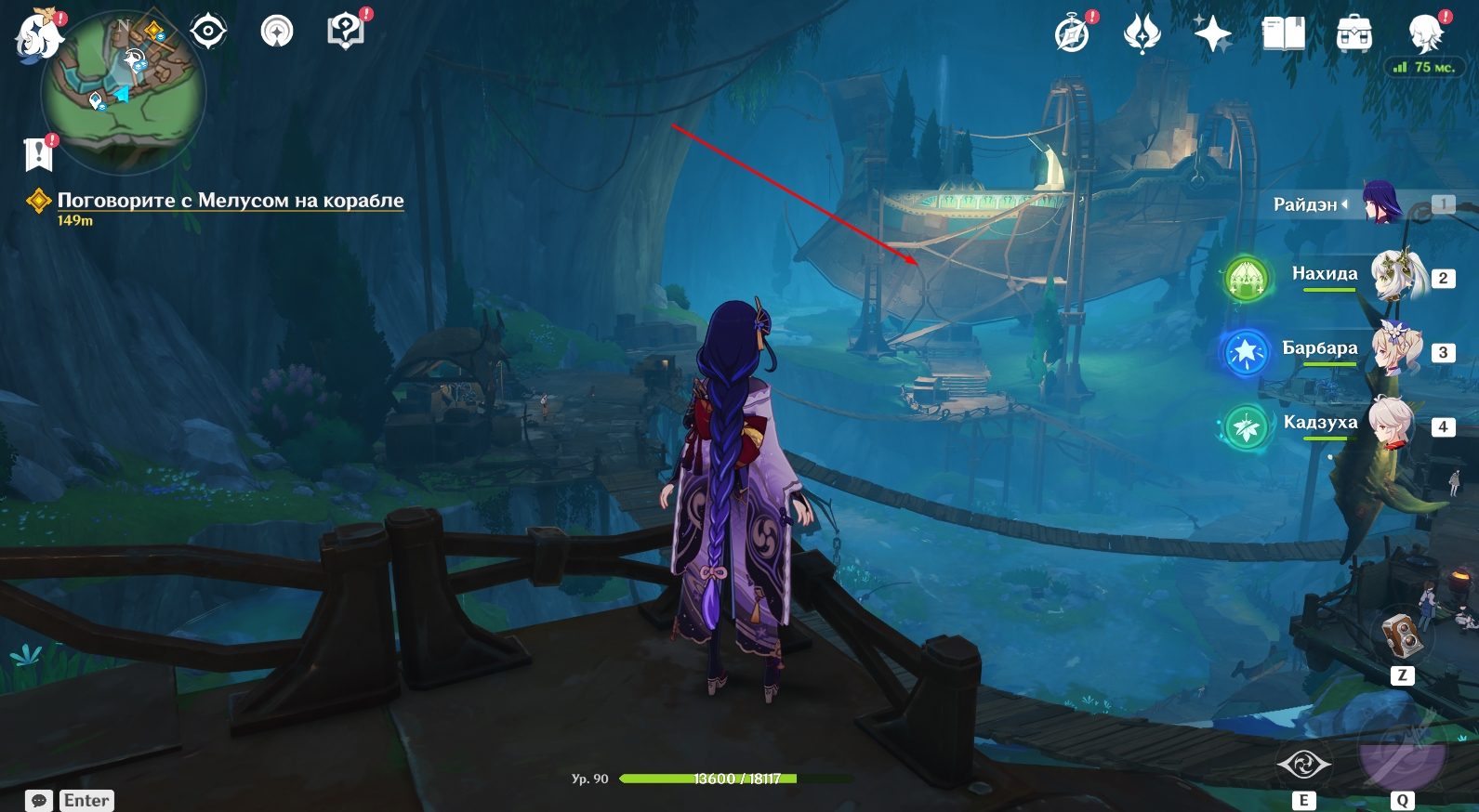Open the inventory backpack icon
The height and width of the screenshot is (812, 1479).
click(1354, 34)
